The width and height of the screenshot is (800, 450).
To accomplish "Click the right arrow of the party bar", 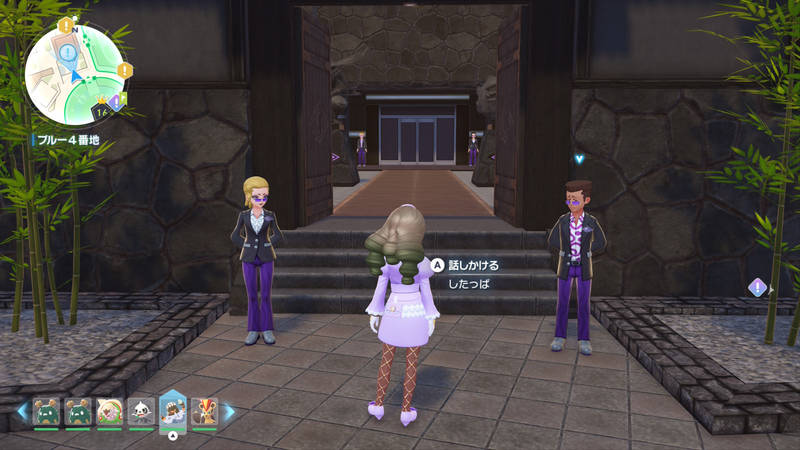I will (229, 411).
